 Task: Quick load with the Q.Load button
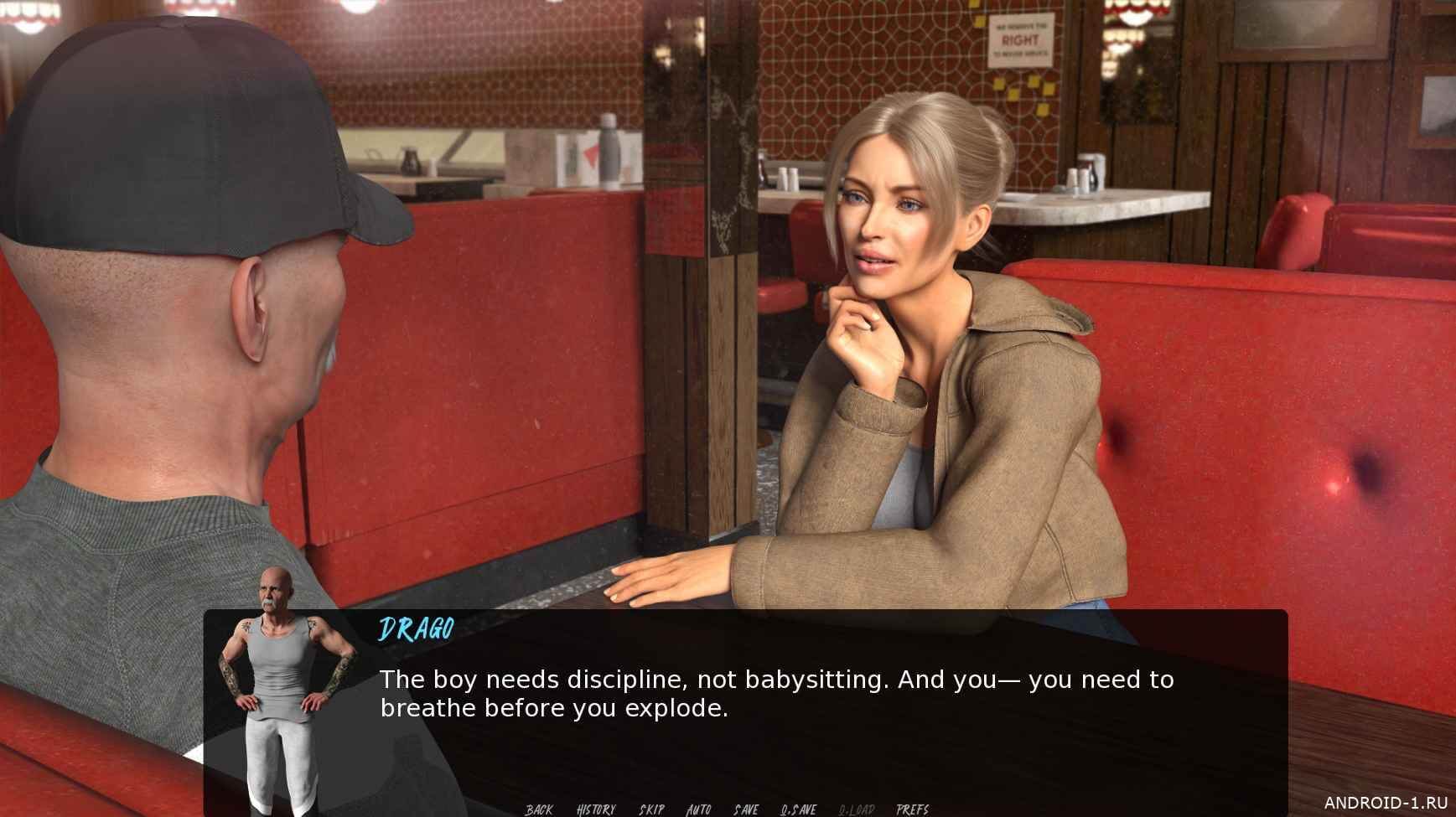(856, 809)
